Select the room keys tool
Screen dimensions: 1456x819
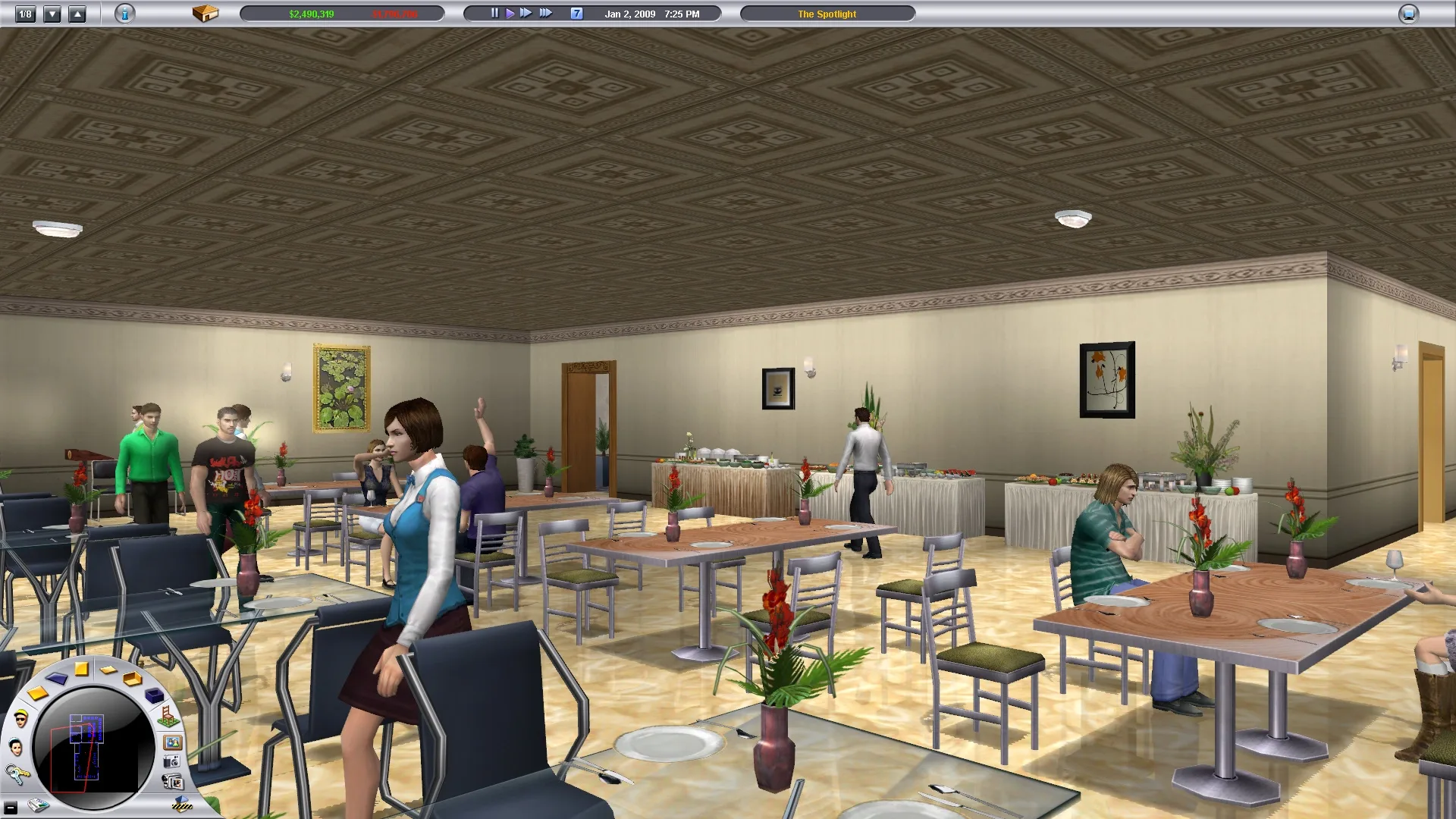pyautogui.click(x=17, y=774)
